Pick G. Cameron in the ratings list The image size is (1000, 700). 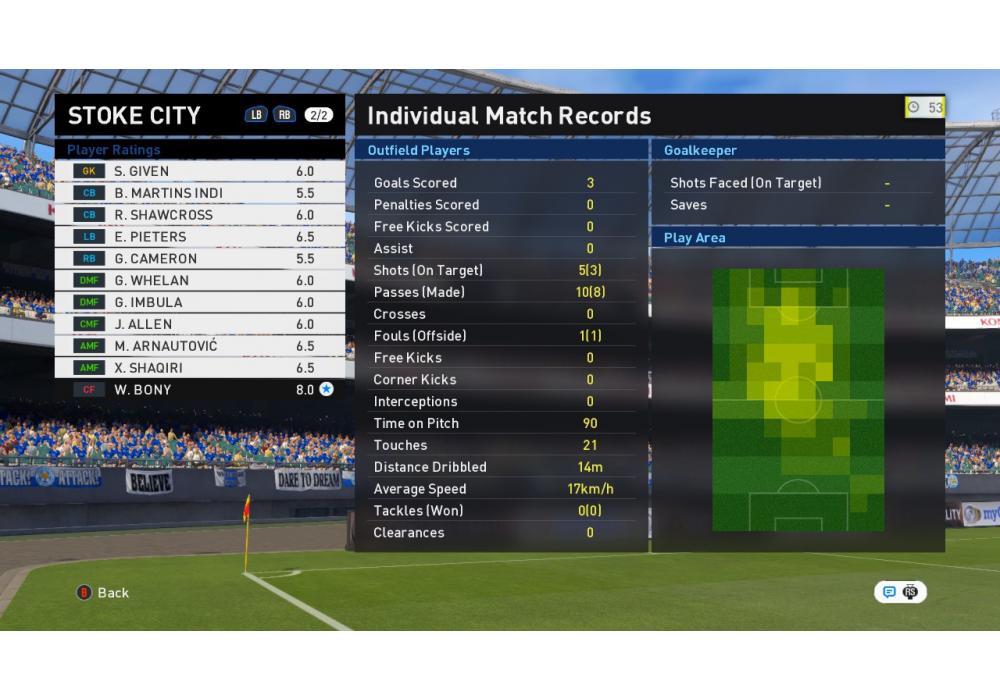(x=200, y=259)
